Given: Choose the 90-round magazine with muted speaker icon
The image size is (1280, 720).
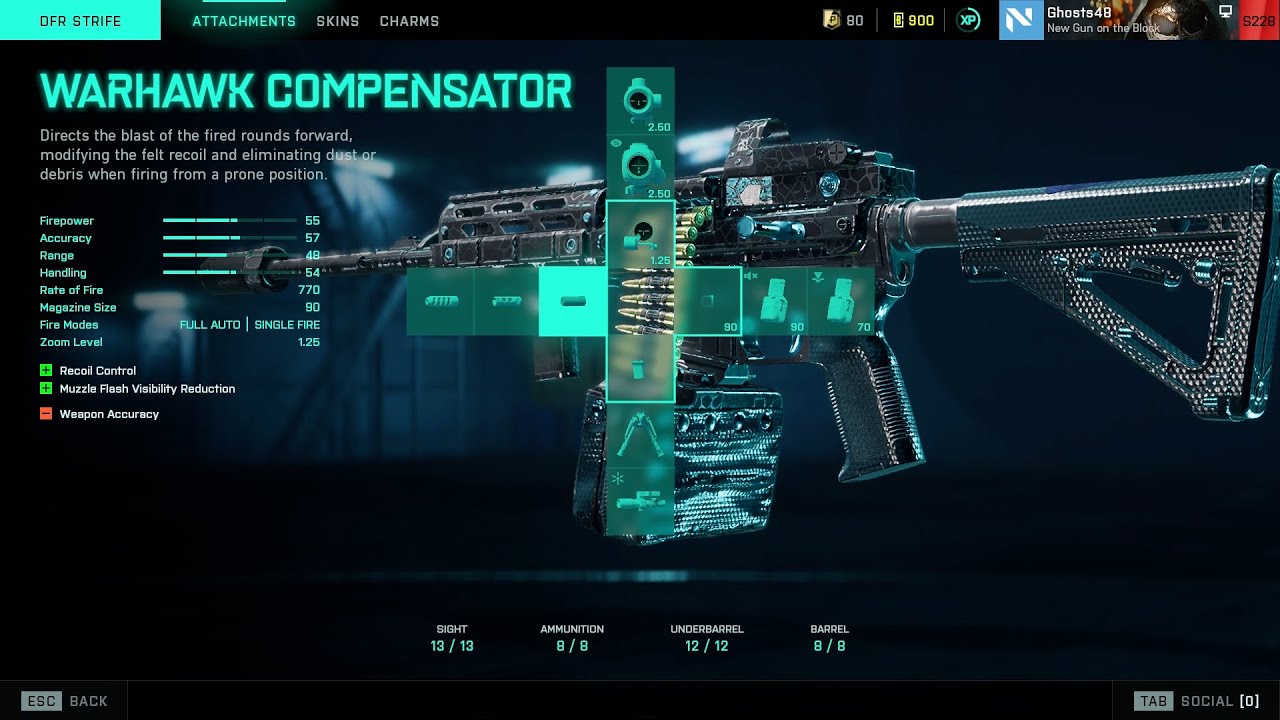Looking at the screenshot, I should [x=774, y=301].
